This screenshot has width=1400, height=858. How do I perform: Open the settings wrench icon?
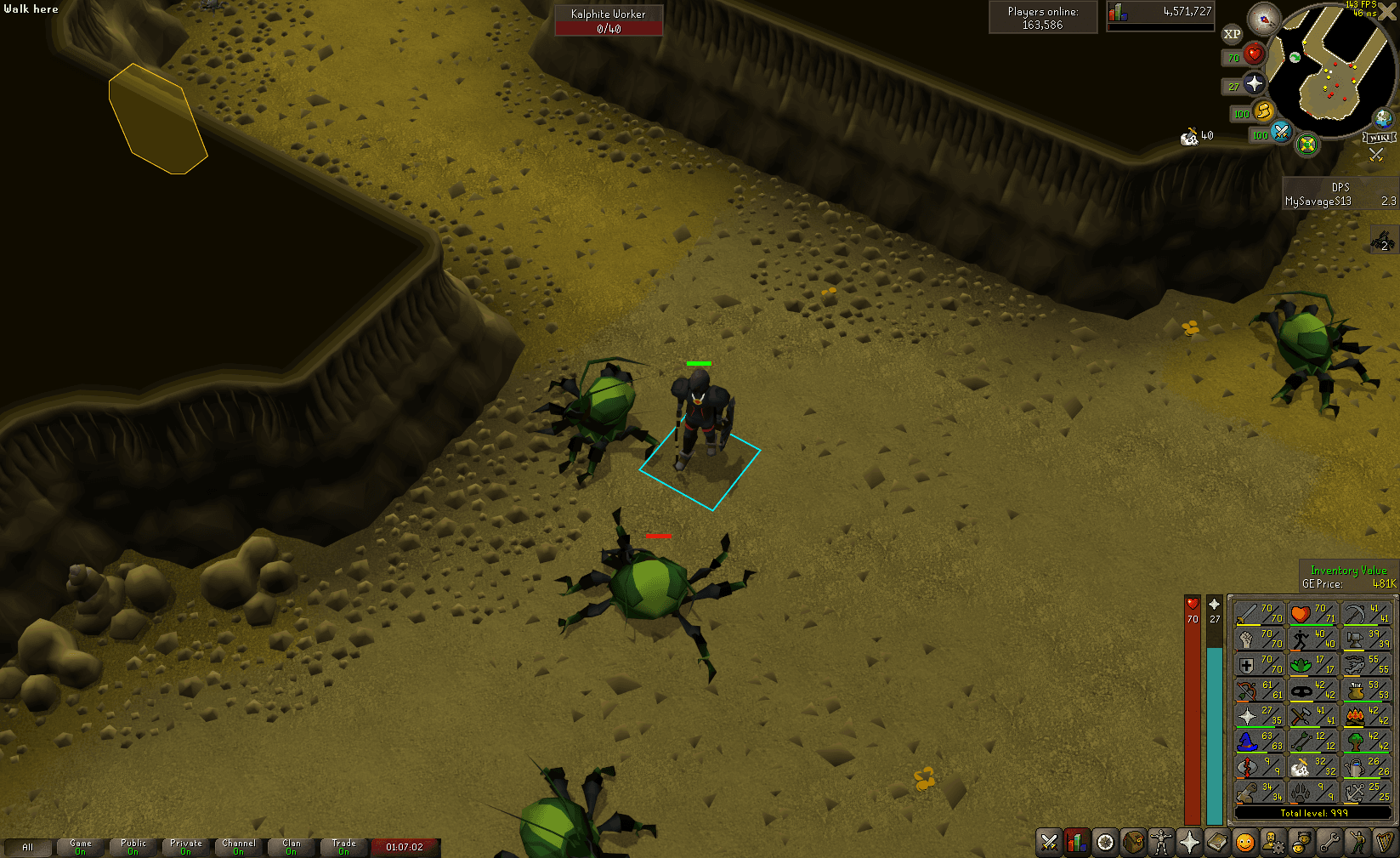[x=1331, y=844]
